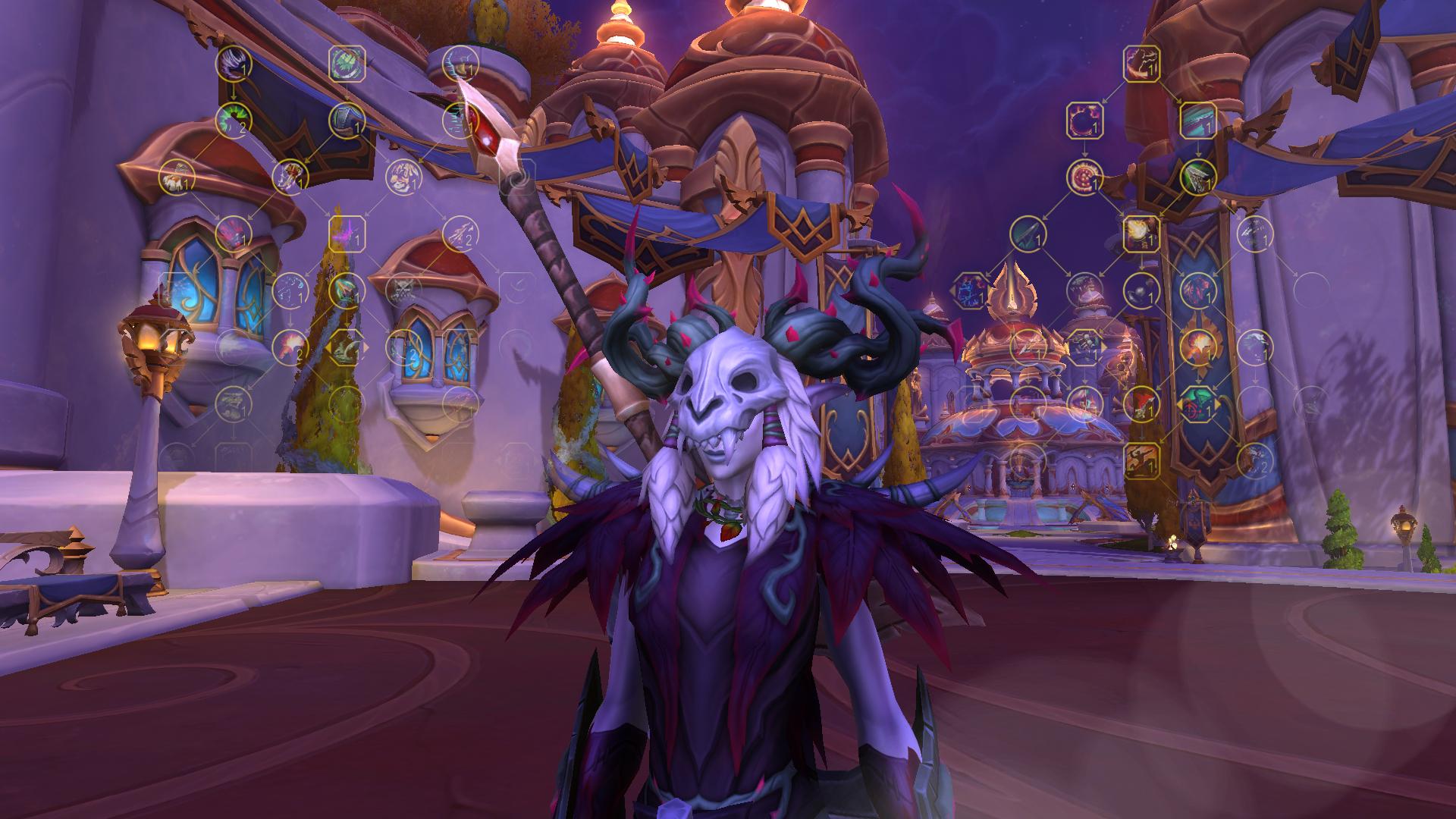Choose the green crosshair choice talent
Image resolution: width=1456 pixels, height=819 pixels.
1197,403
